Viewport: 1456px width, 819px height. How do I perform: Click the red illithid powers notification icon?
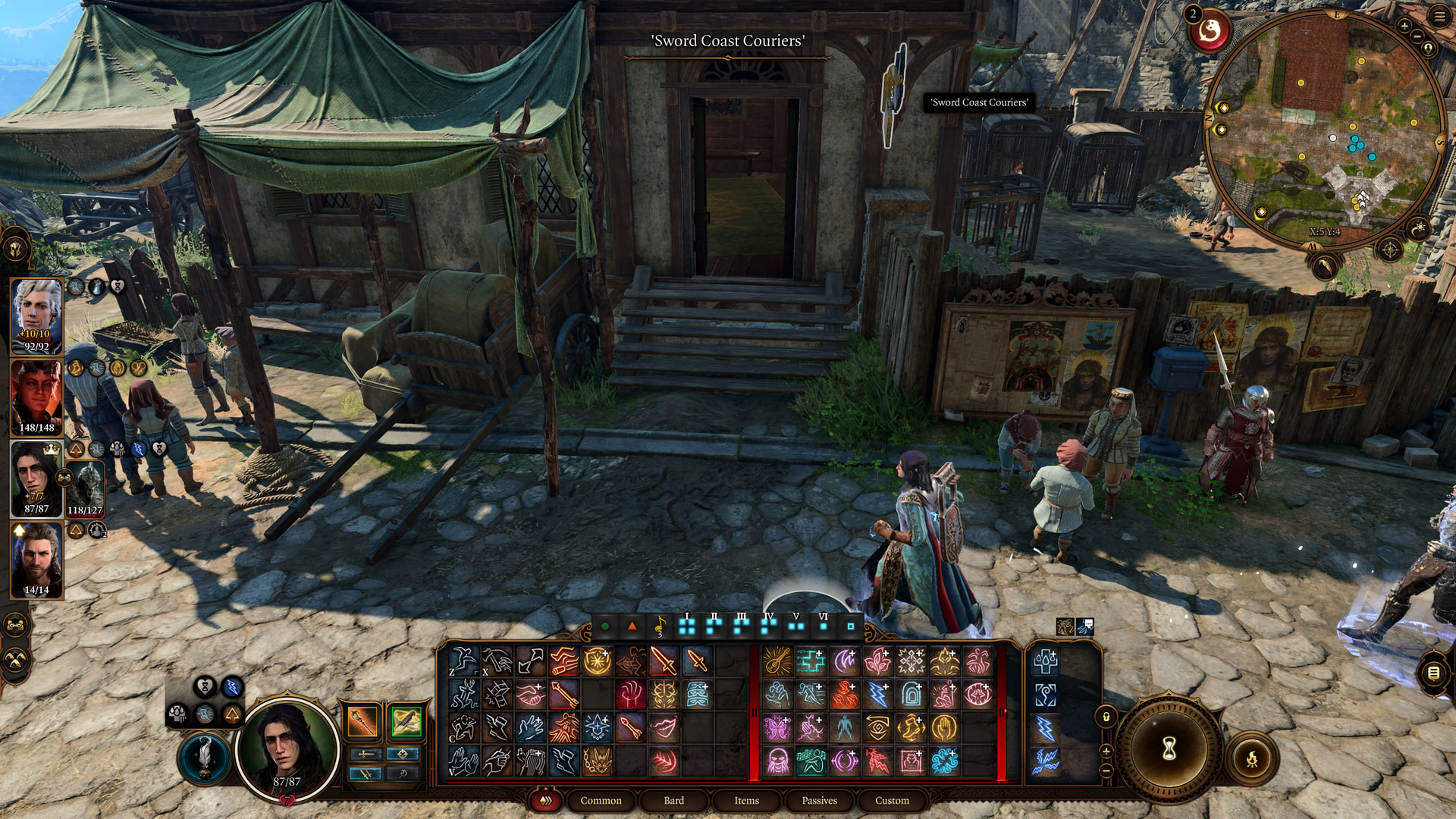click(1210, 32)
